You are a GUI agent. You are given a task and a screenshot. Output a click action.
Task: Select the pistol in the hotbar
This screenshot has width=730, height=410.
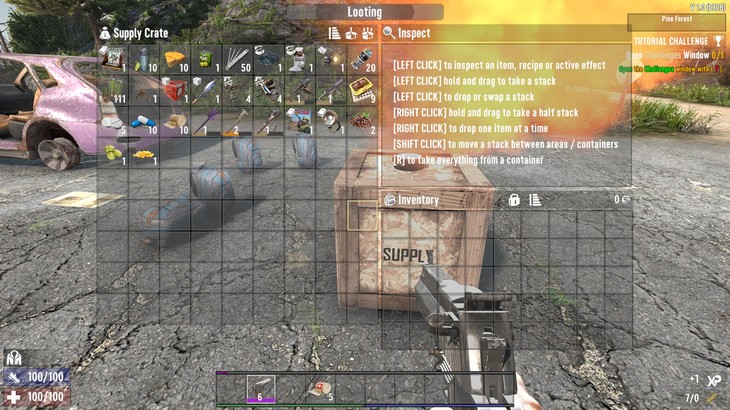(x=261, y=388)
